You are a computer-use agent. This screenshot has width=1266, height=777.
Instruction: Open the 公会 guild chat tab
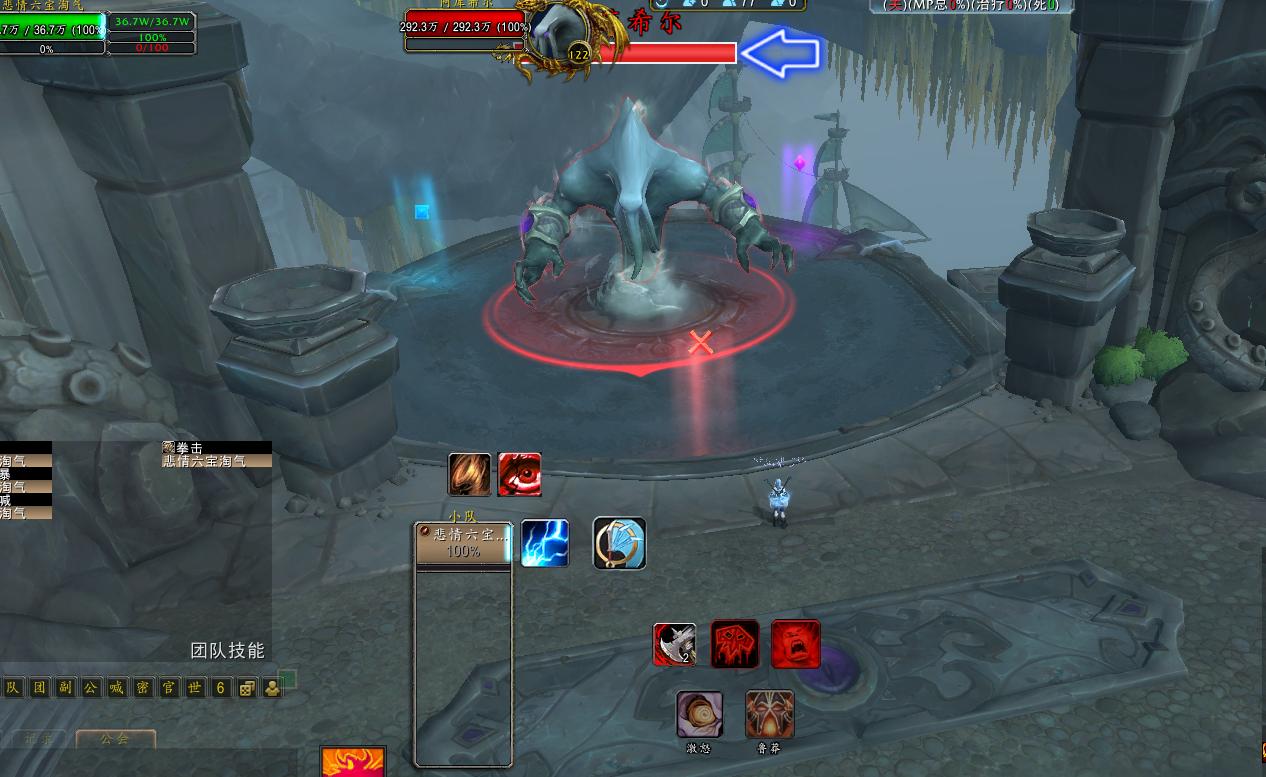coord(116,739)
